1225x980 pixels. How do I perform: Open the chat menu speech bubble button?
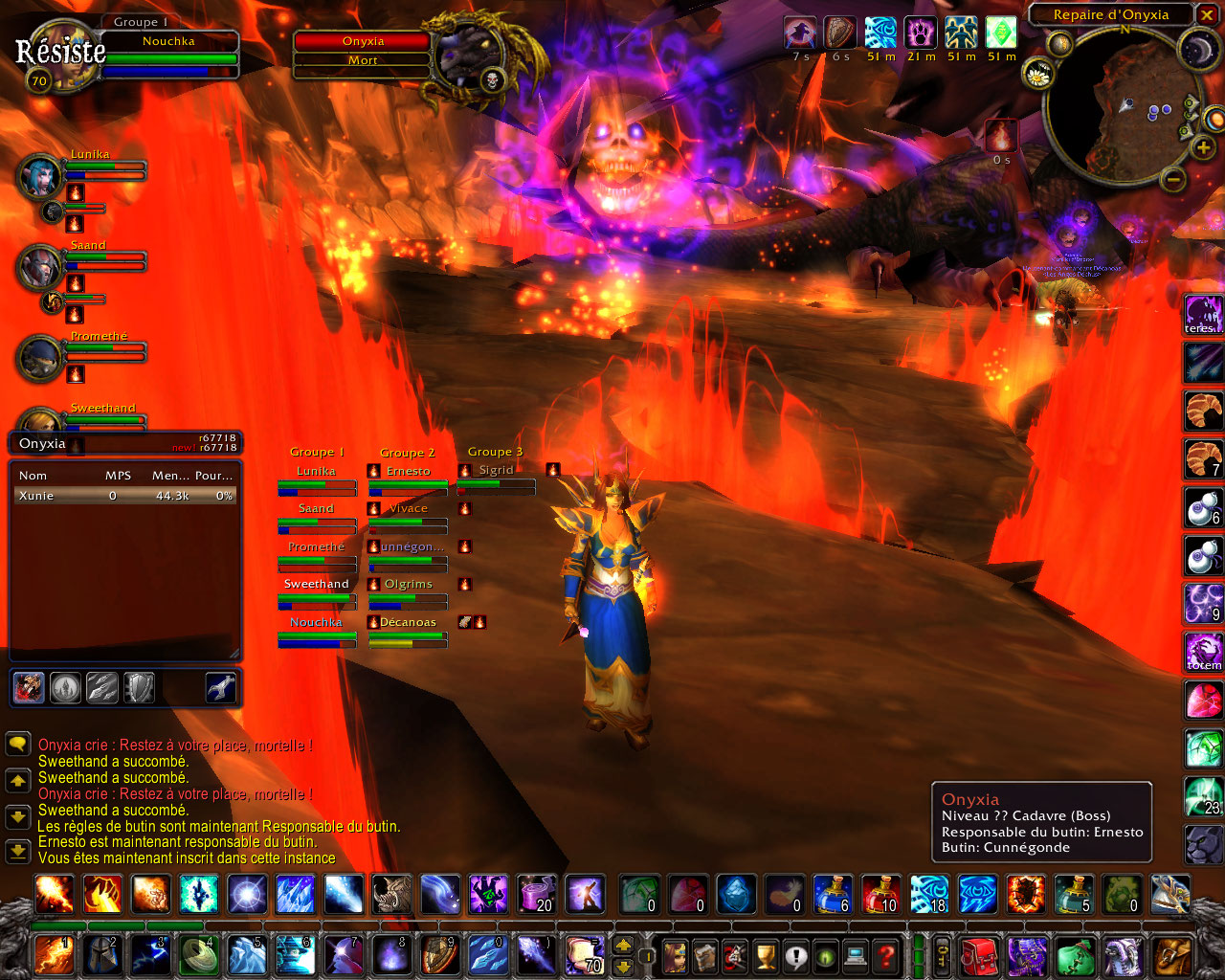click(17, 745)
